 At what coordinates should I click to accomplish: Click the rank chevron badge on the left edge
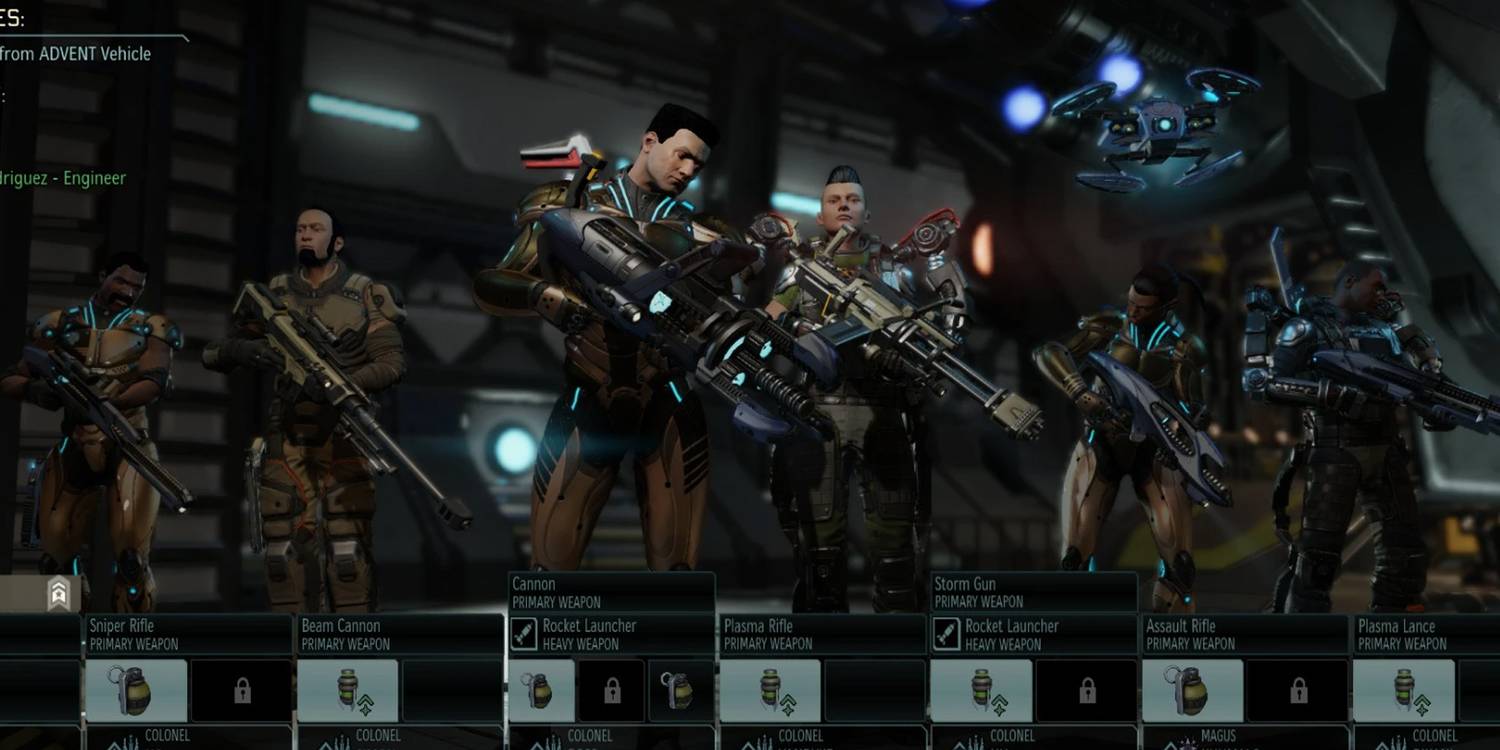[57, 594]
